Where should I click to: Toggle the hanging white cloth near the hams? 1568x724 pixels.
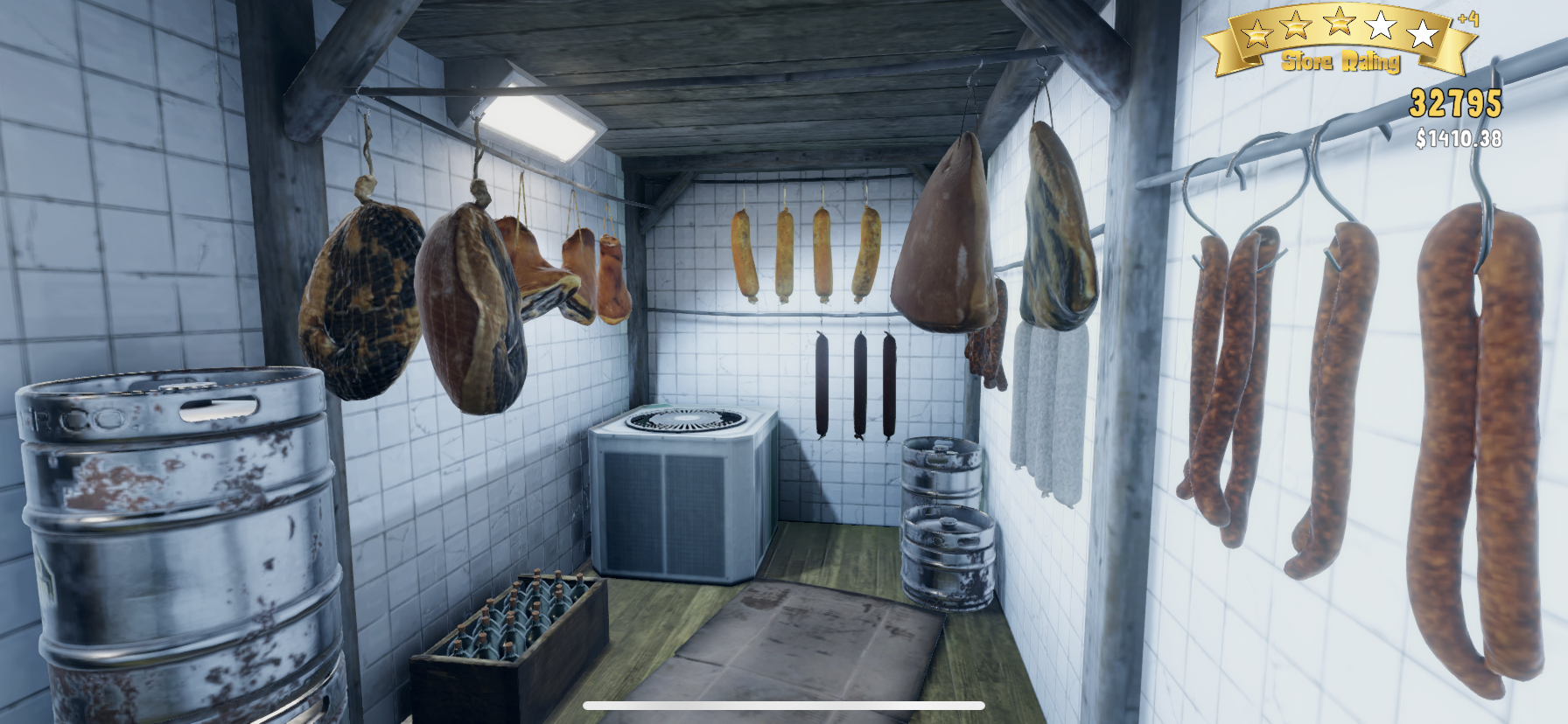(x=1045, y=411)
